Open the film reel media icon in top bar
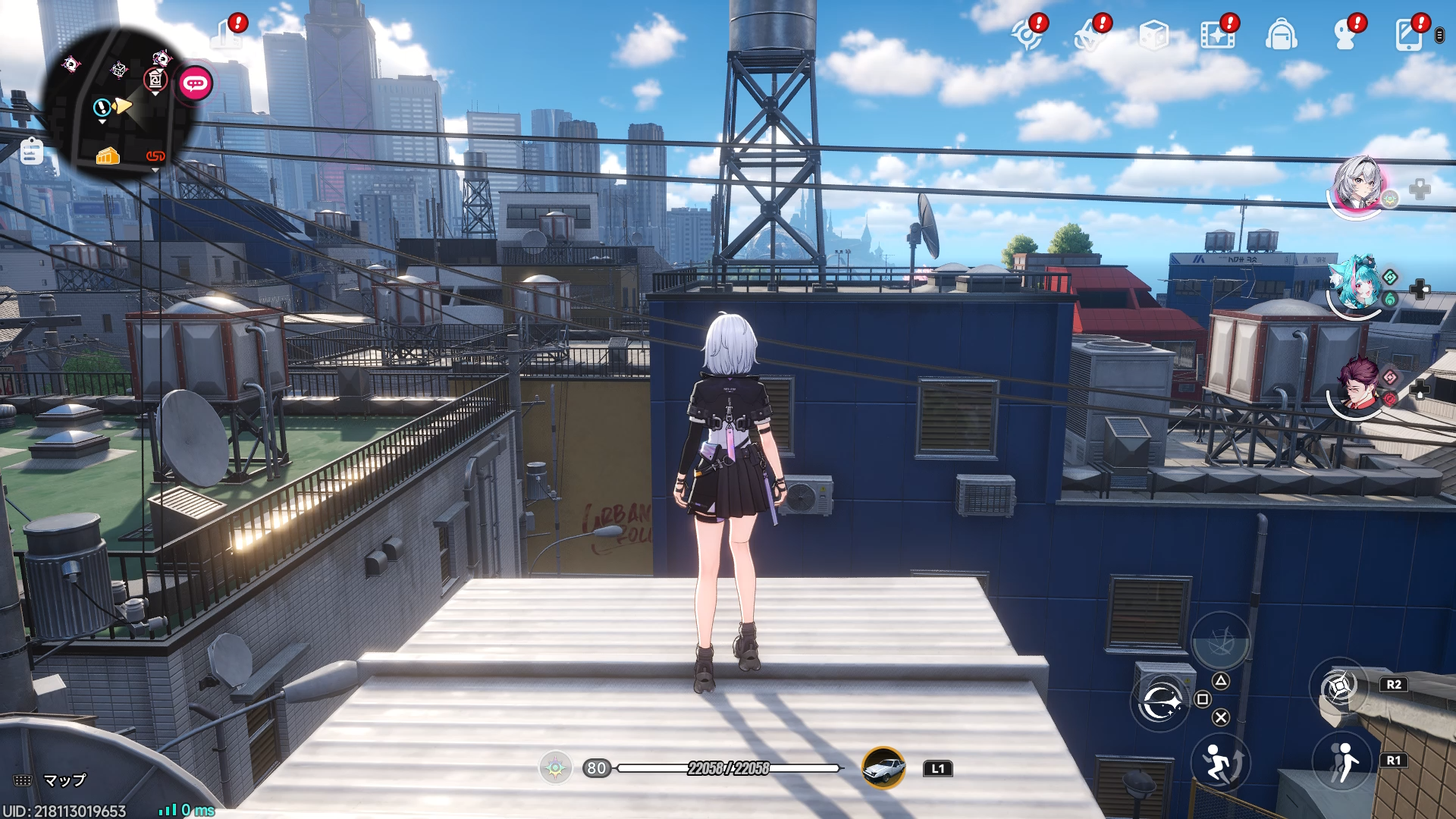 pos(1216,34)
